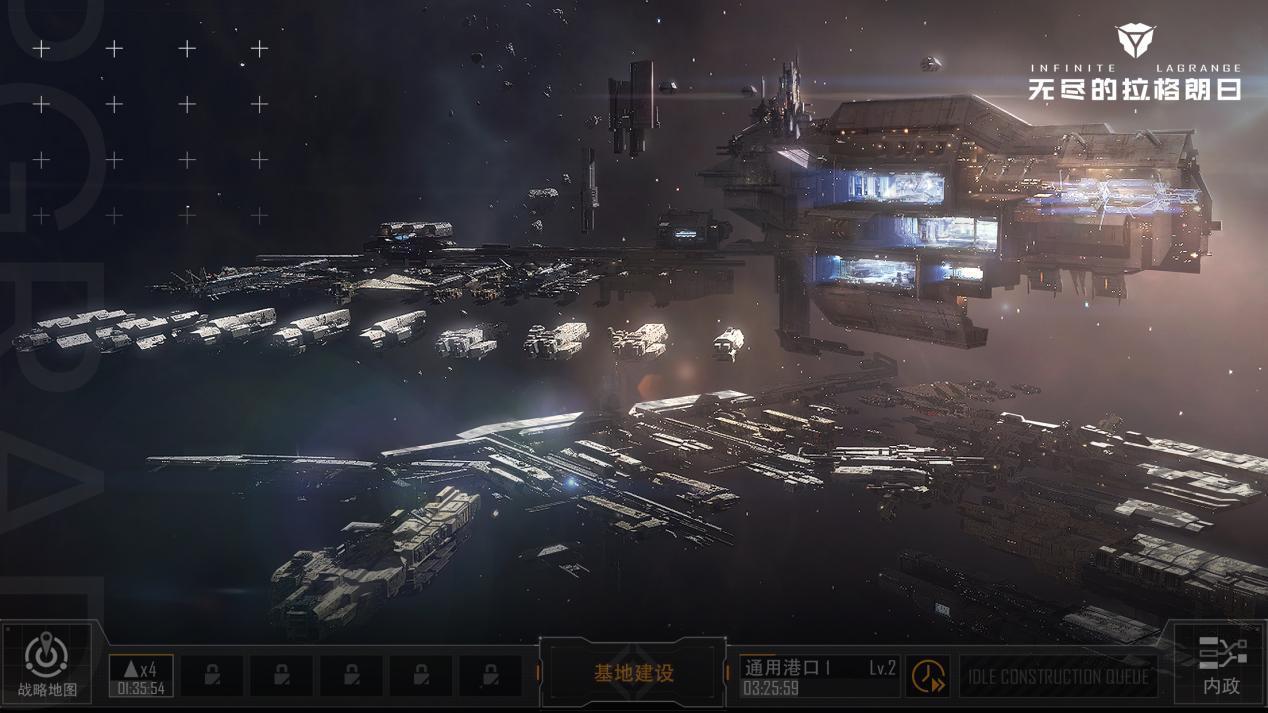Open the internal affairs (内政) panel
Image resolution: width=1268 pixels, height=713 pixels.
[1221, 665]
